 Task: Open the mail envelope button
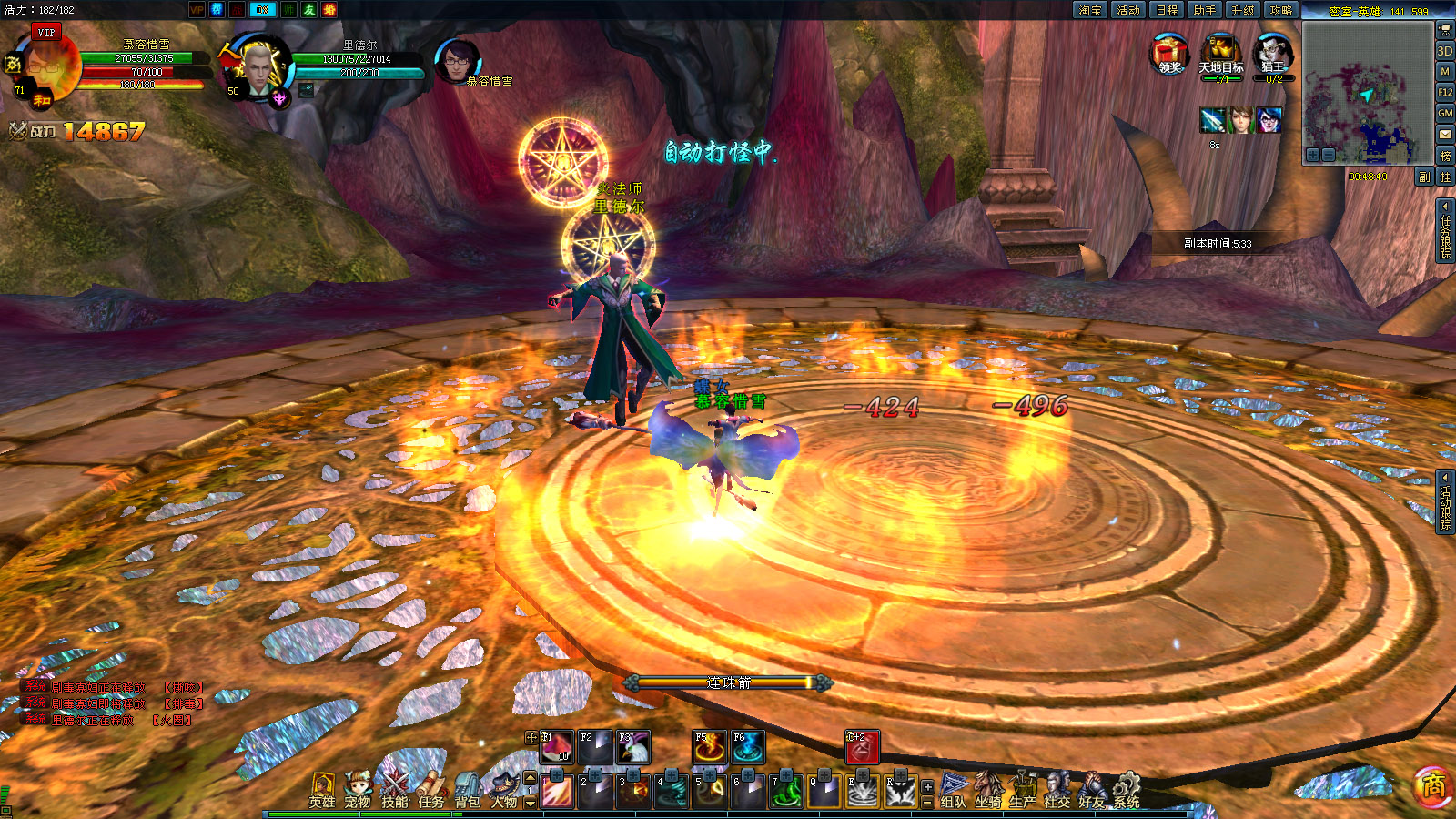(1445, 135)
